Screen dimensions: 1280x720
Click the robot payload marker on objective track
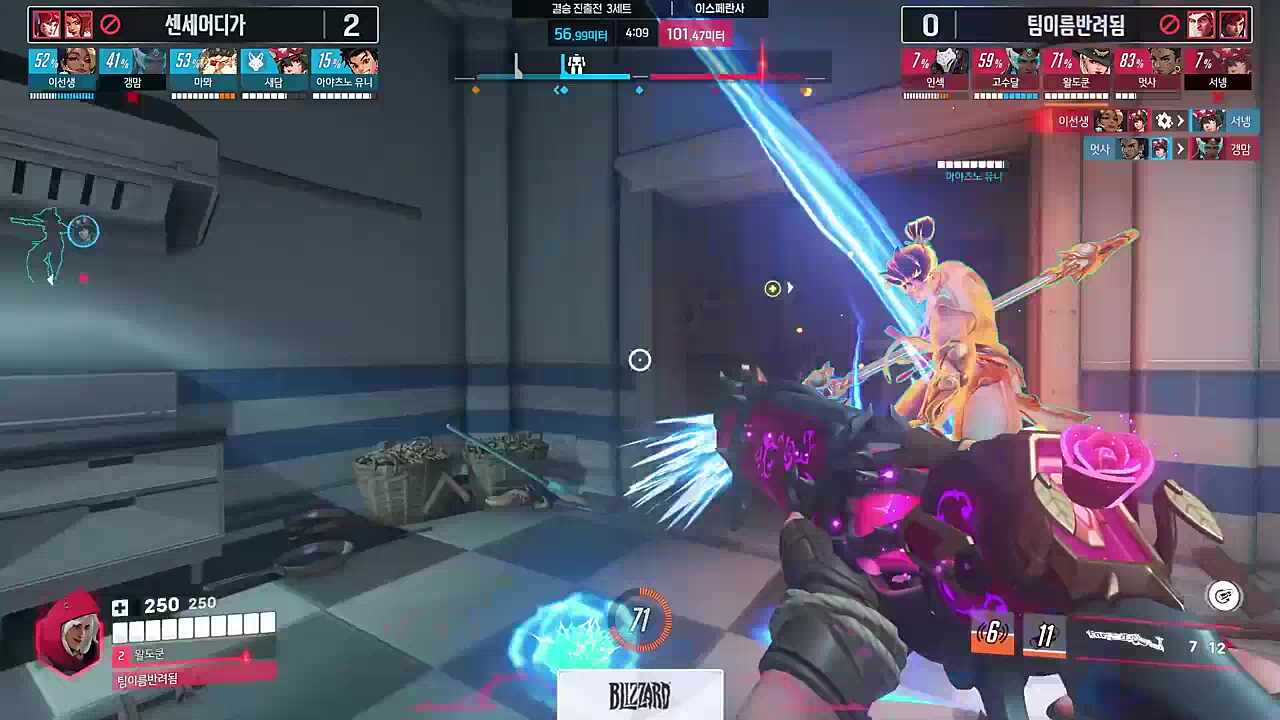click(x=576, y=65)
